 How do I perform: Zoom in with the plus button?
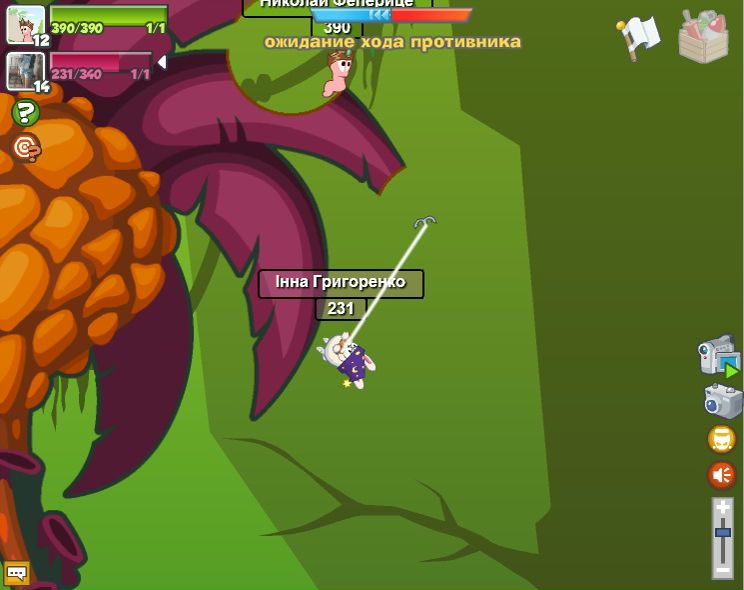(722, 507)
